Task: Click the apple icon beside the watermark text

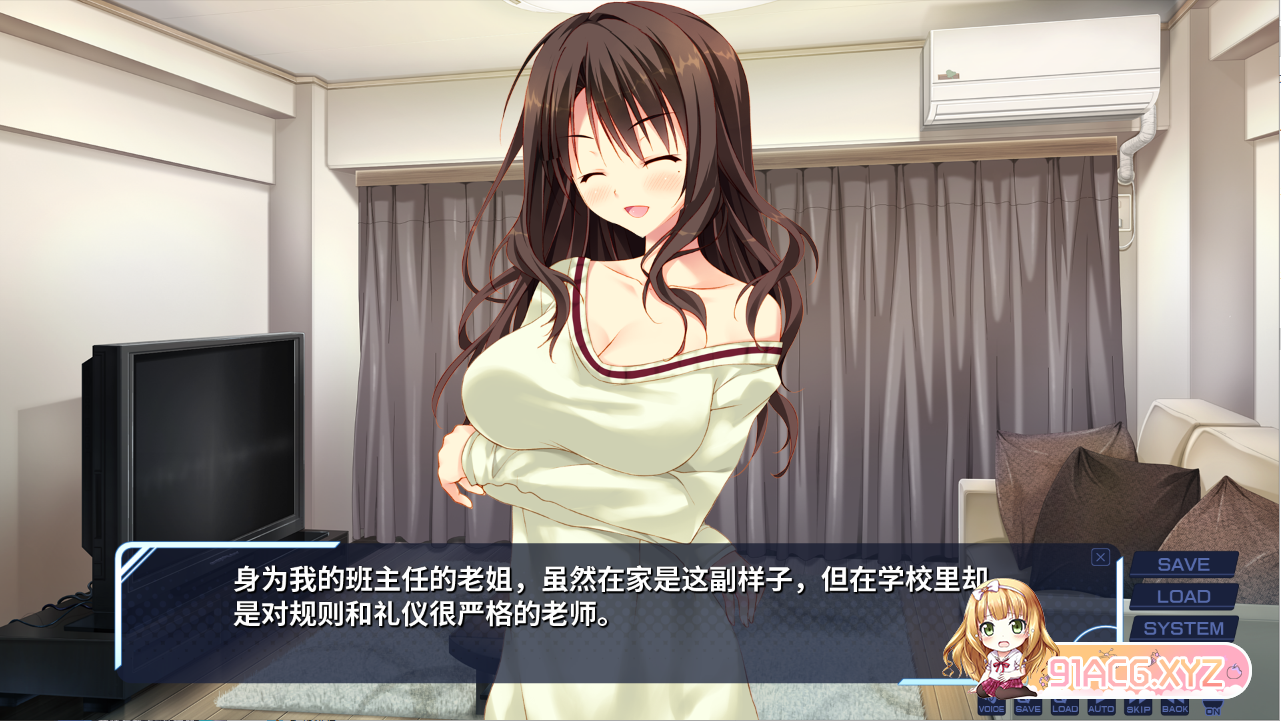Action: pyautogui.click(x=1233, y=671)
